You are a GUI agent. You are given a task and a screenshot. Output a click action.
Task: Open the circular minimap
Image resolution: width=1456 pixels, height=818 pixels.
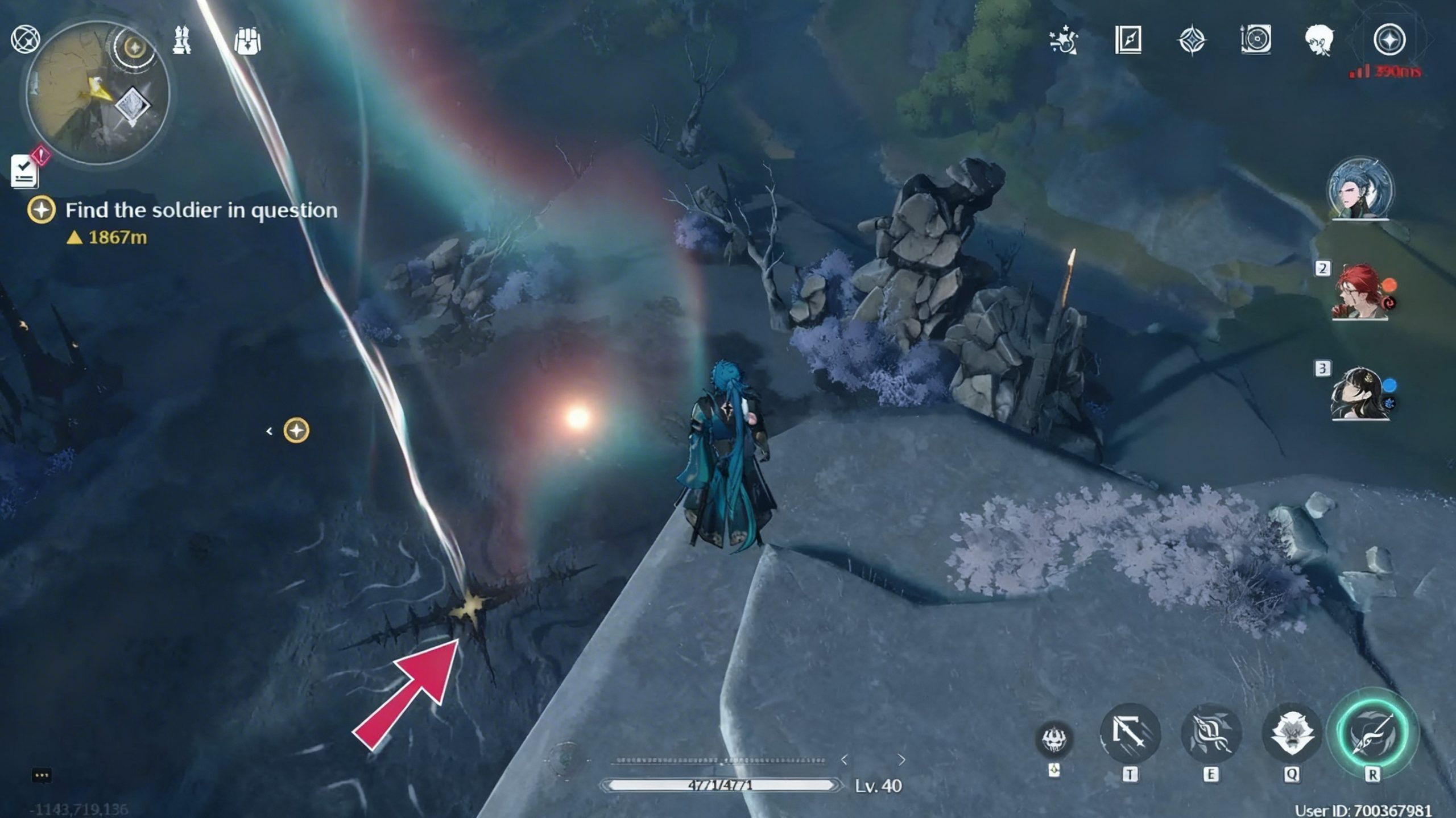[x=97, y=92]
